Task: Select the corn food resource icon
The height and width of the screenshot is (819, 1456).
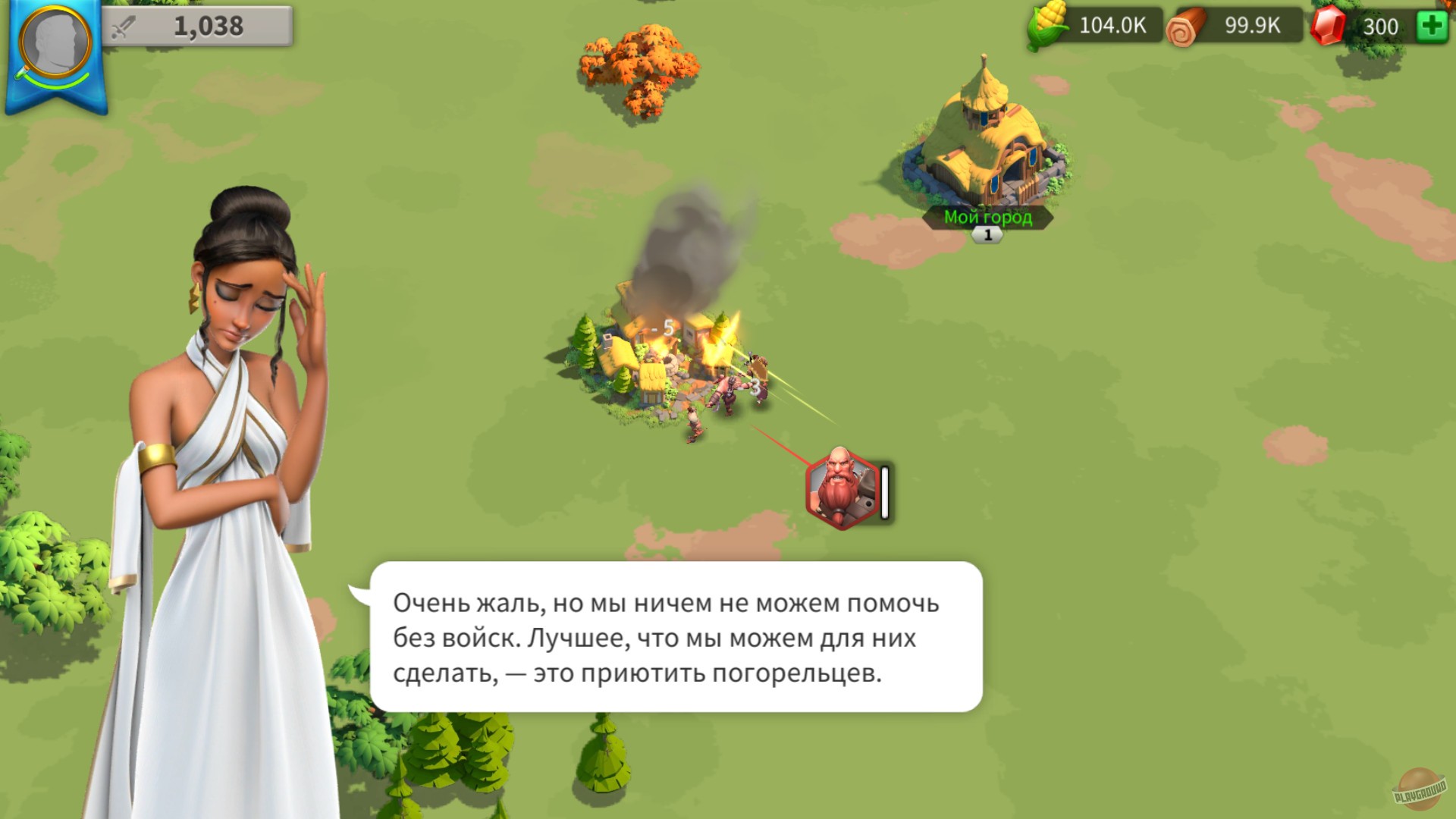Action: coord(1047,25)
